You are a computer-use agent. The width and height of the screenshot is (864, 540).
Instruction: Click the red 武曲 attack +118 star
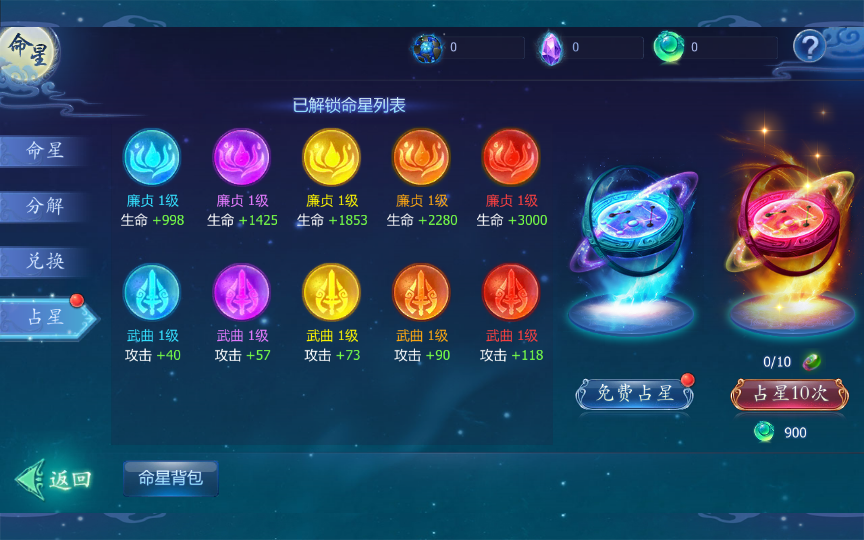(x=511, y=292)
